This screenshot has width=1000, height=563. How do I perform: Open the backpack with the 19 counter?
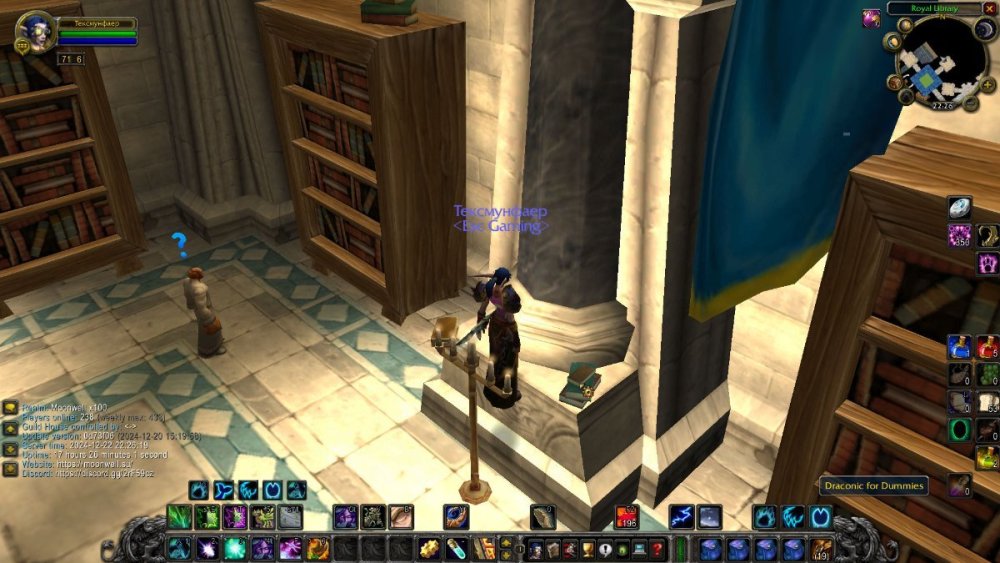coord(821,548)
